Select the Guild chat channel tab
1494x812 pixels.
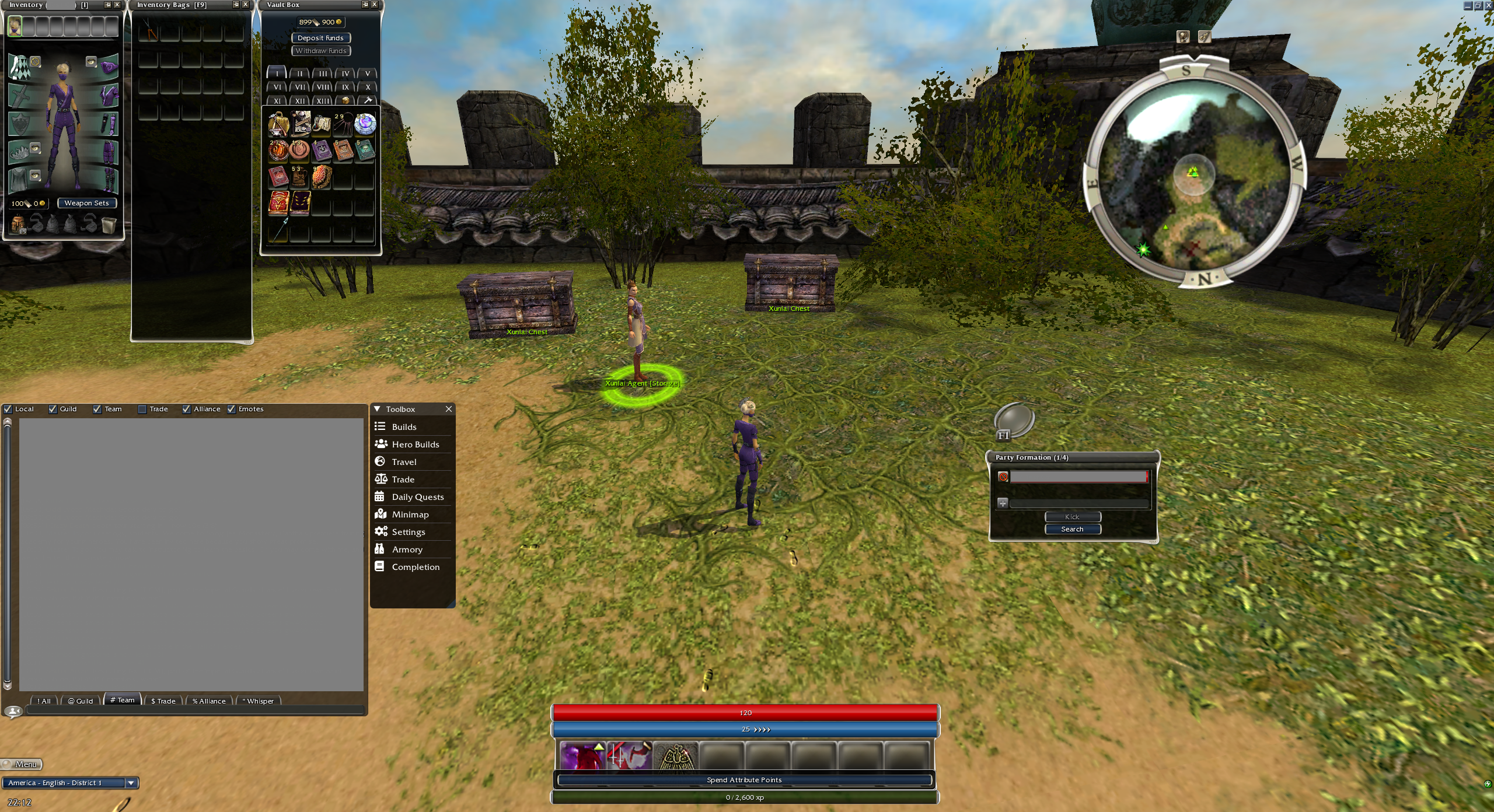[81, 701]
